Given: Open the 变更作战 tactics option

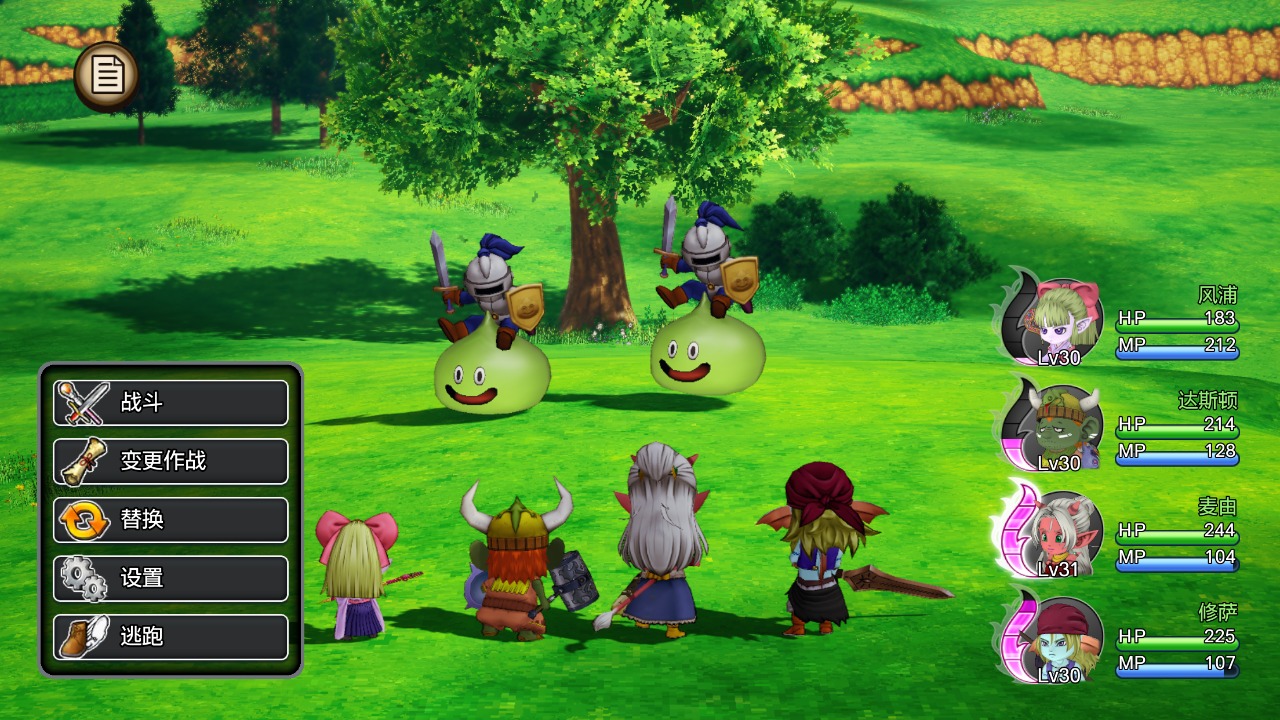Looking at the screenshot, I should 171,461.
